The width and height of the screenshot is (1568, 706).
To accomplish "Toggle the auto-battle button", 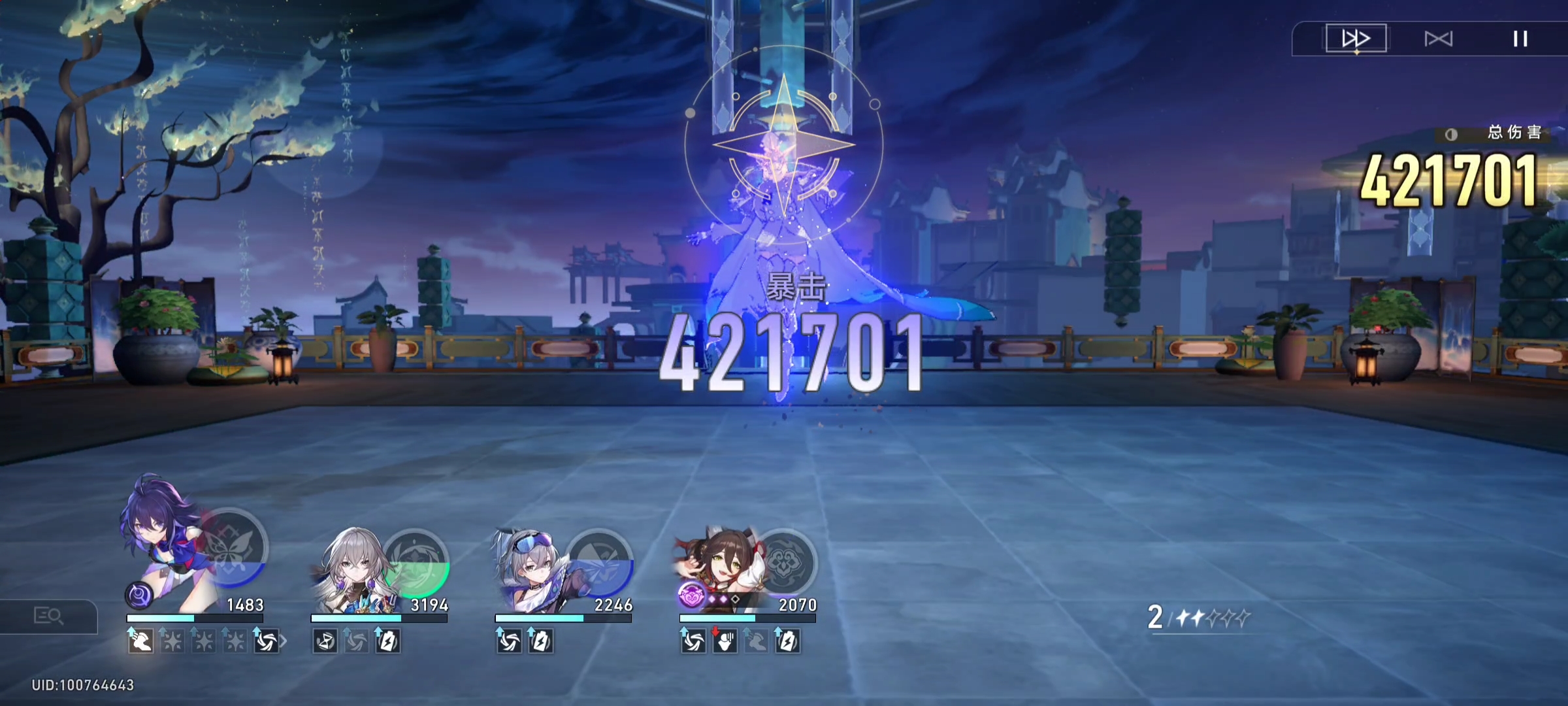I will coord(1438,39).
